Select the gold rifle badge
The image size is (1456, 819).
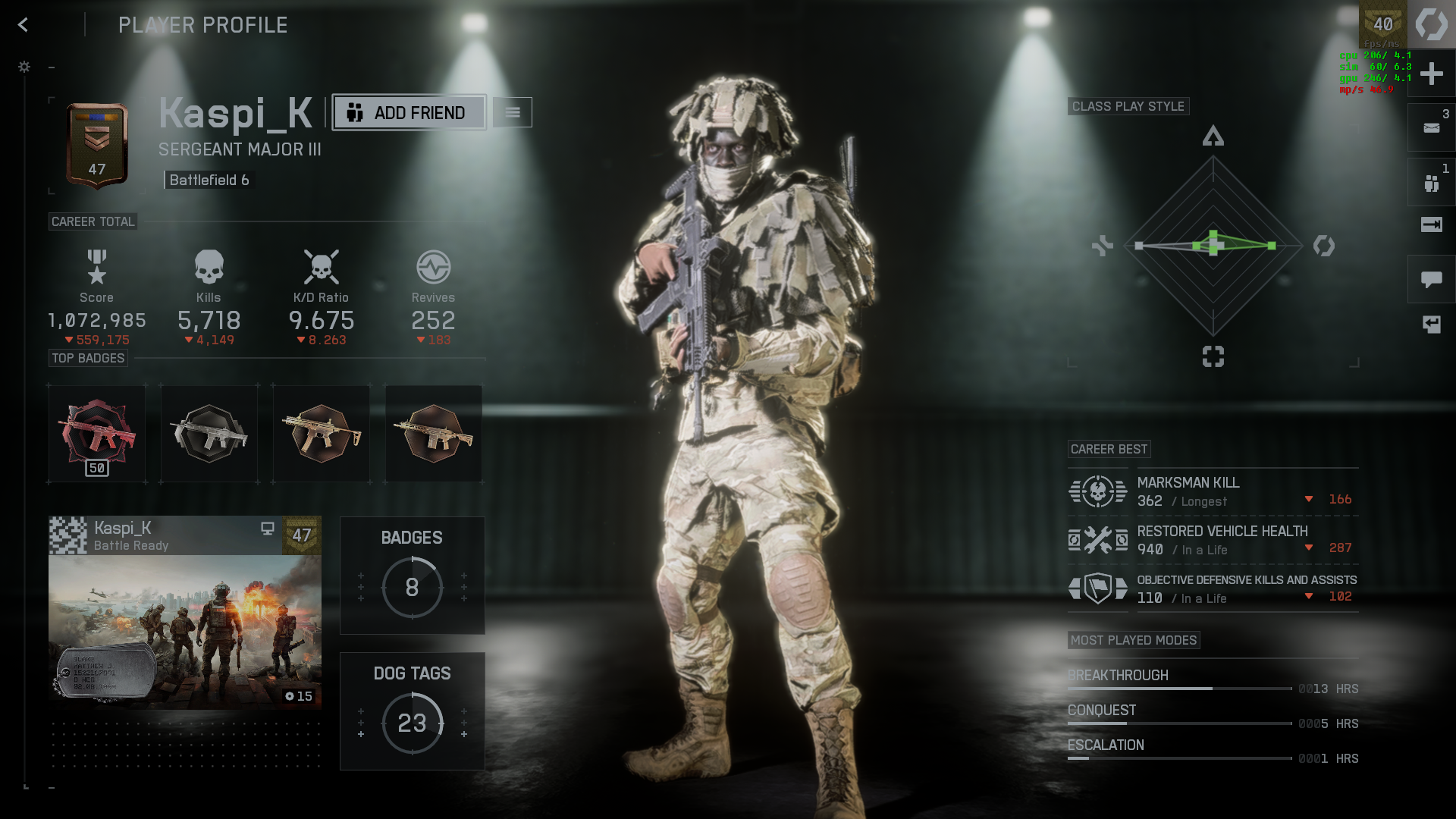tap(322, 434)
